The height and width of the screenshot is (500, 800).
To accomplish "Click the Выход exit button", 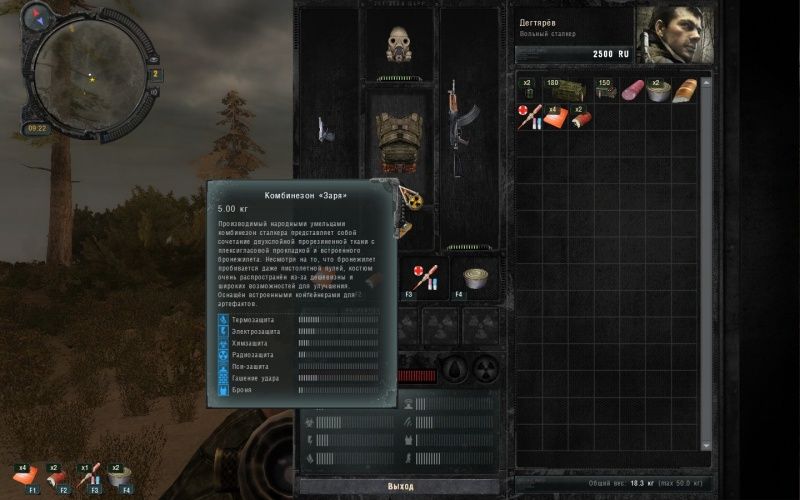I will 400,486.
